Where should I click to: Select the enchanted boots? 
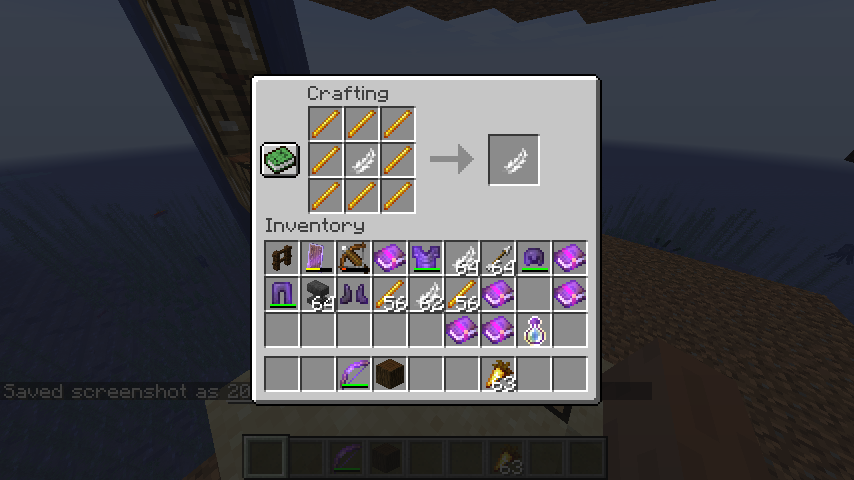[x=354, y=295]
